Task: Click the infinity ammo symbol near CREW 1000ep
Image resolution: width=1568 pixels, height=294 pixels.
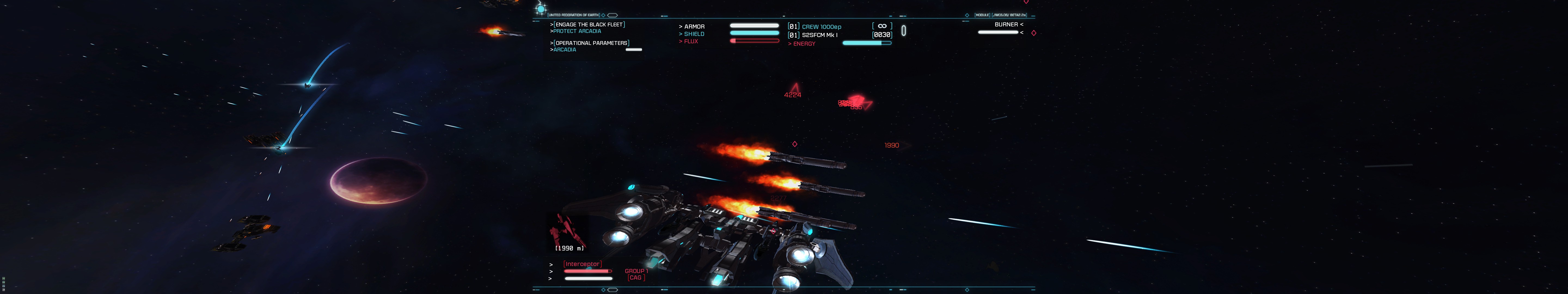Action: point(882,26)
